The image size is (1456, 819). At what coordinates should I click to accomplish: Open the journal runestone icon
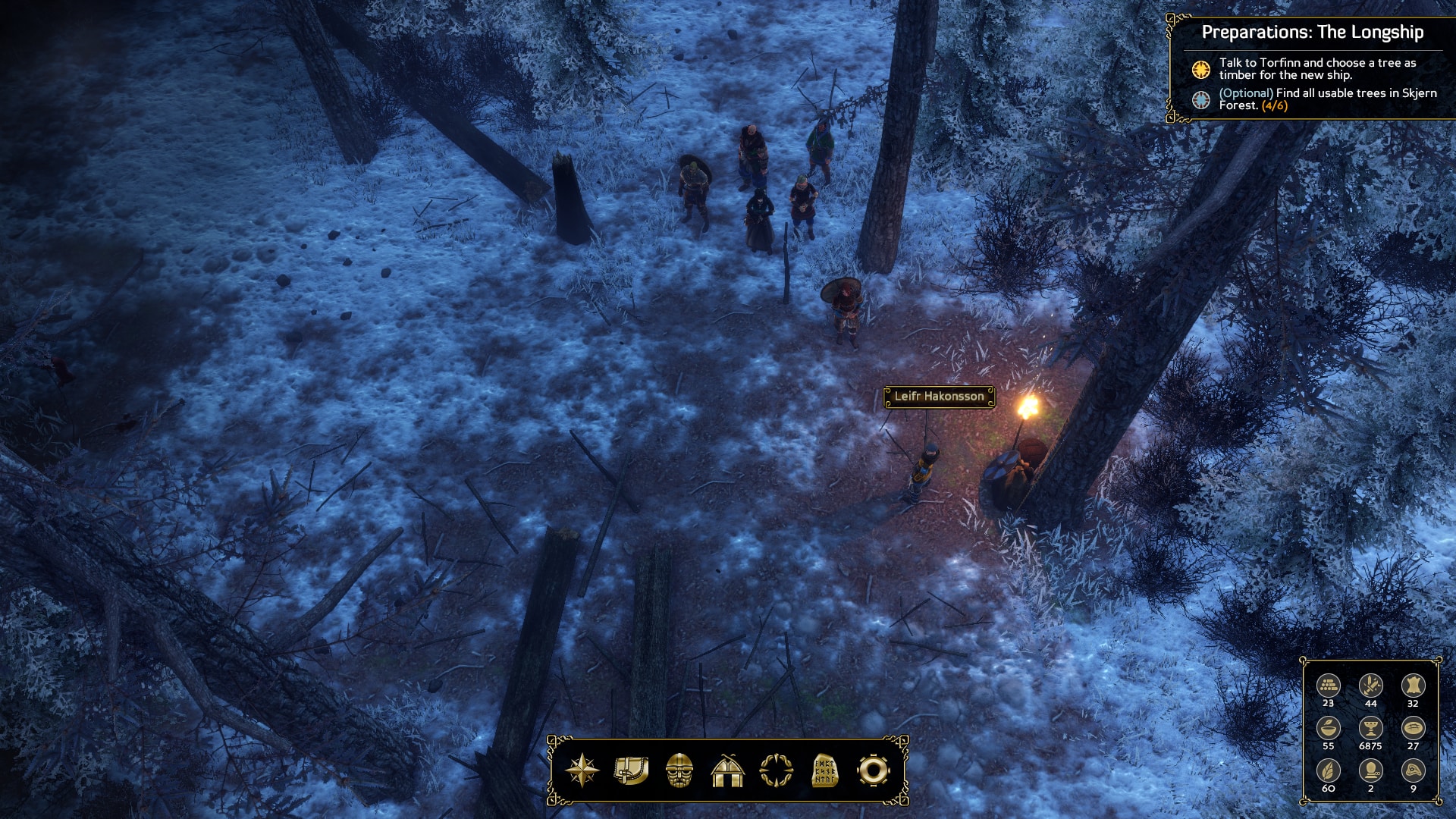click(825, 770)
